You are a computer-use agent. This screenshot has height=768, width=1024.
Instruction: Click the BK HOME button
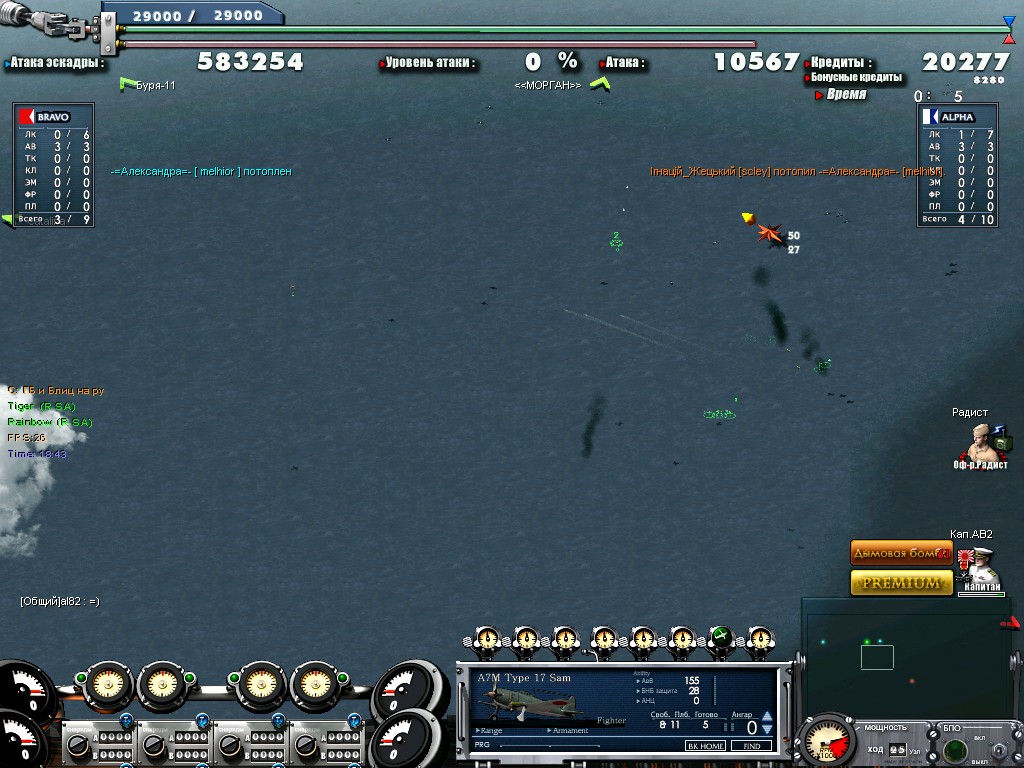coord(705,746)
